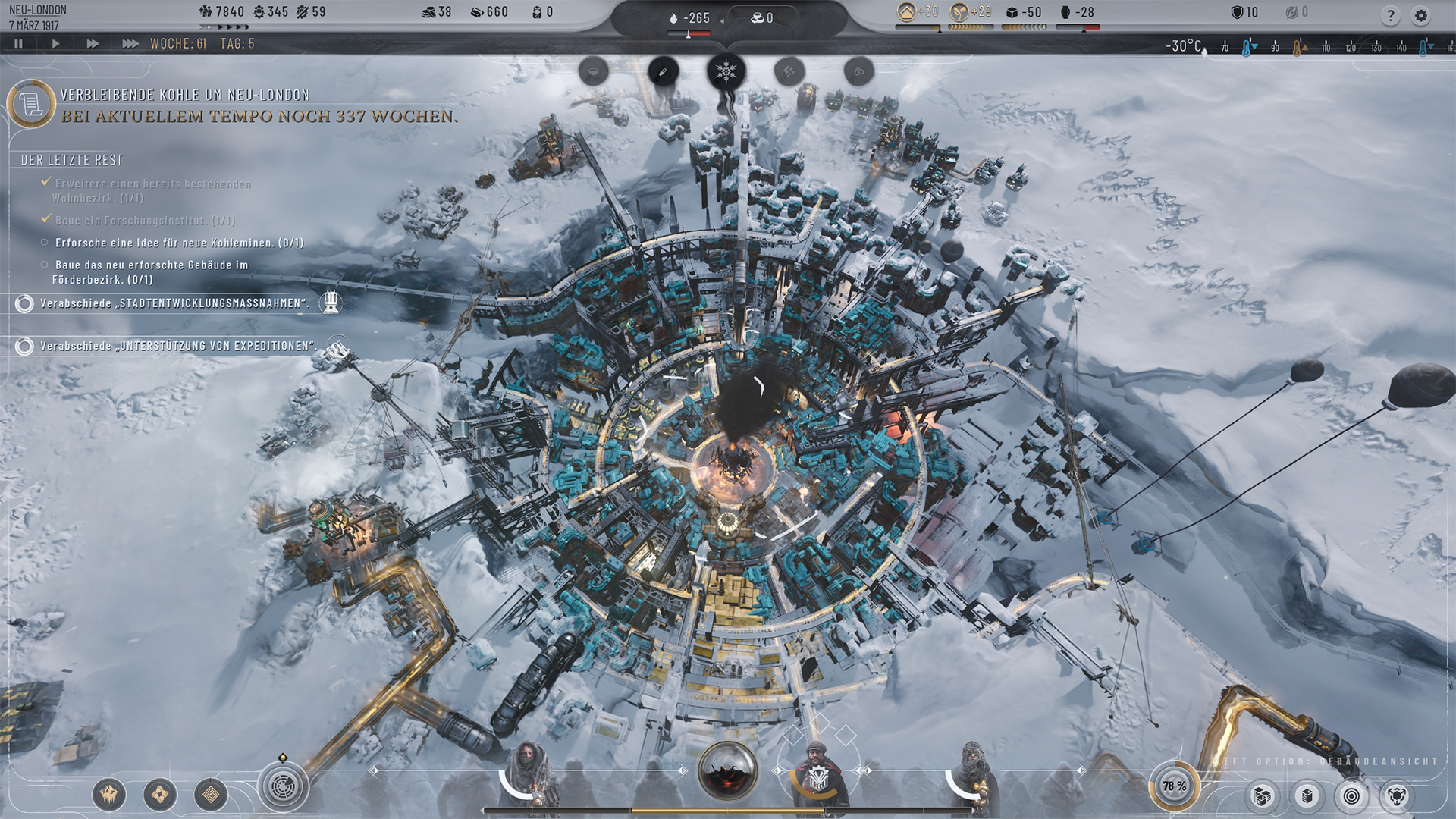Viewport: 1456px width, 819px height.
Task: Switch to double fast-forward speed
Action: pyautogui.click(x=93, y=44)
